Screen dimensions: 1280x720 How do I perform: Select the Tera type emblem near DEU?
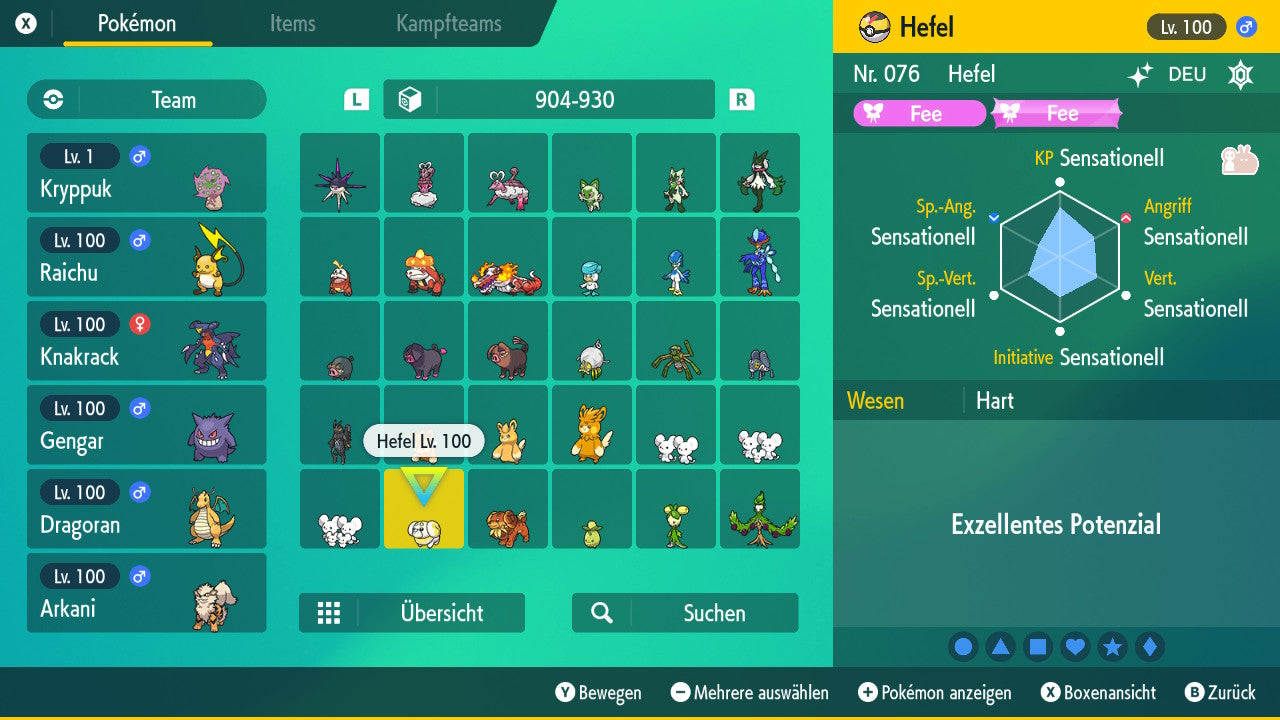[1240, 73]
